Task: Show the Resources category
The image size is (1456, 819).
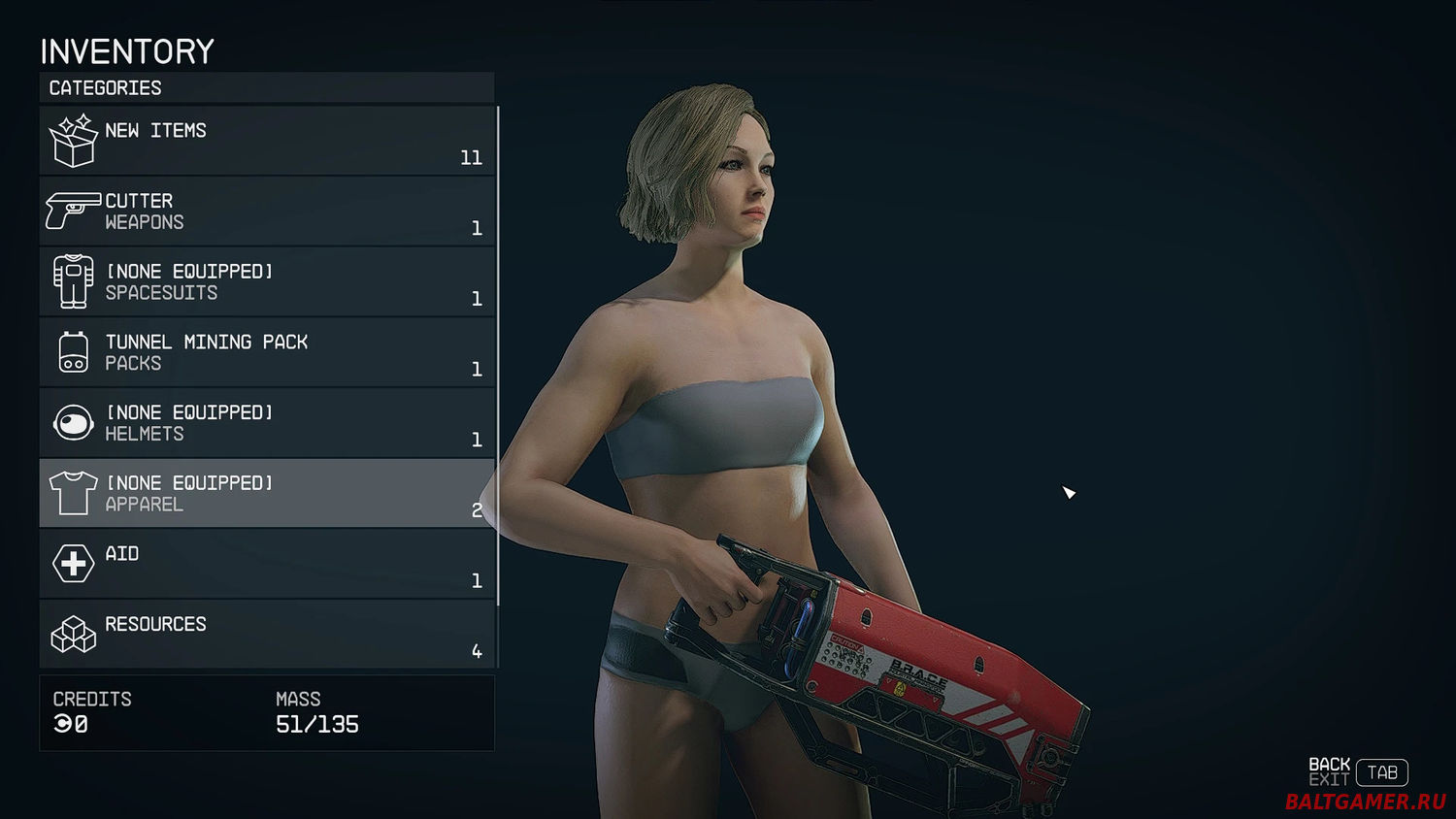Action: pos(267,635)
